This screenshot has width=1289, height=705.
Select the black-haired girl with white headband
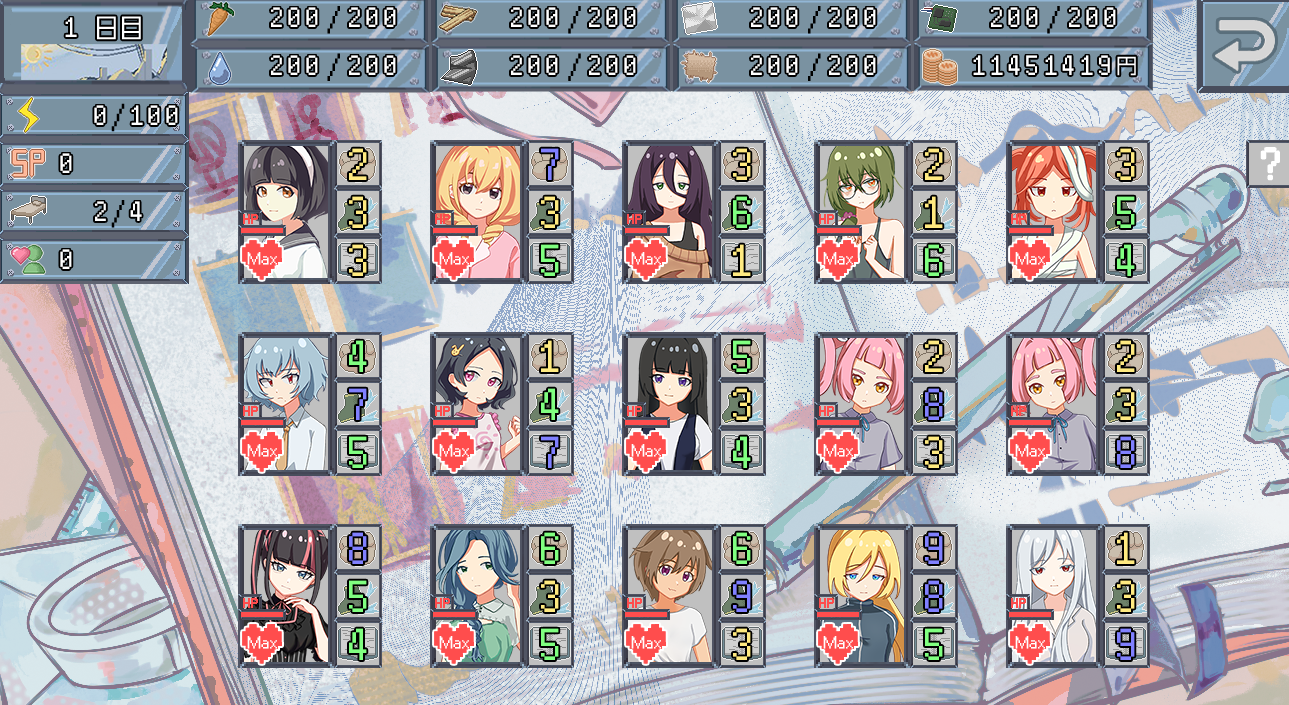click(x=285, y=211)
